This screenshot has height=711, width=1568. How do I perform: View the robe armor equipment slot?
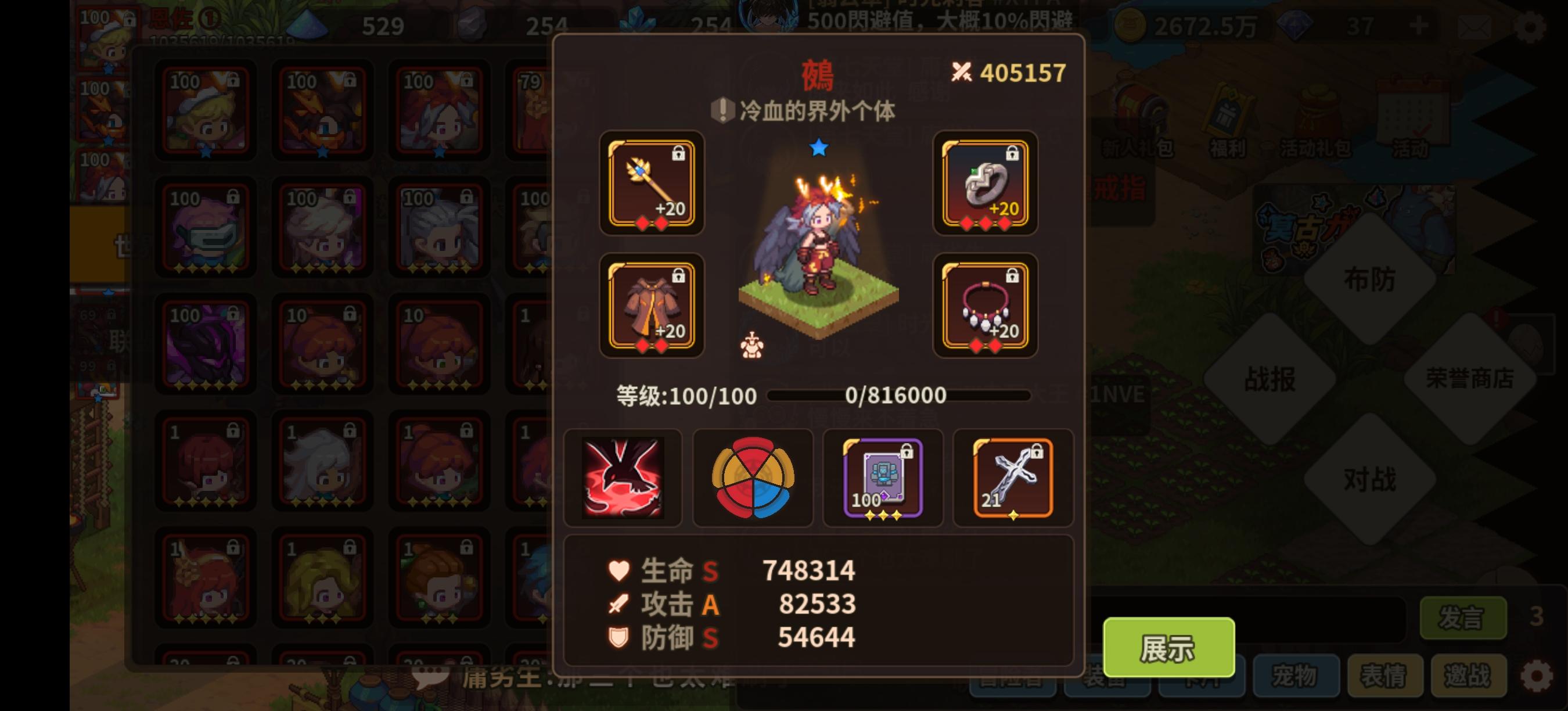652,306
